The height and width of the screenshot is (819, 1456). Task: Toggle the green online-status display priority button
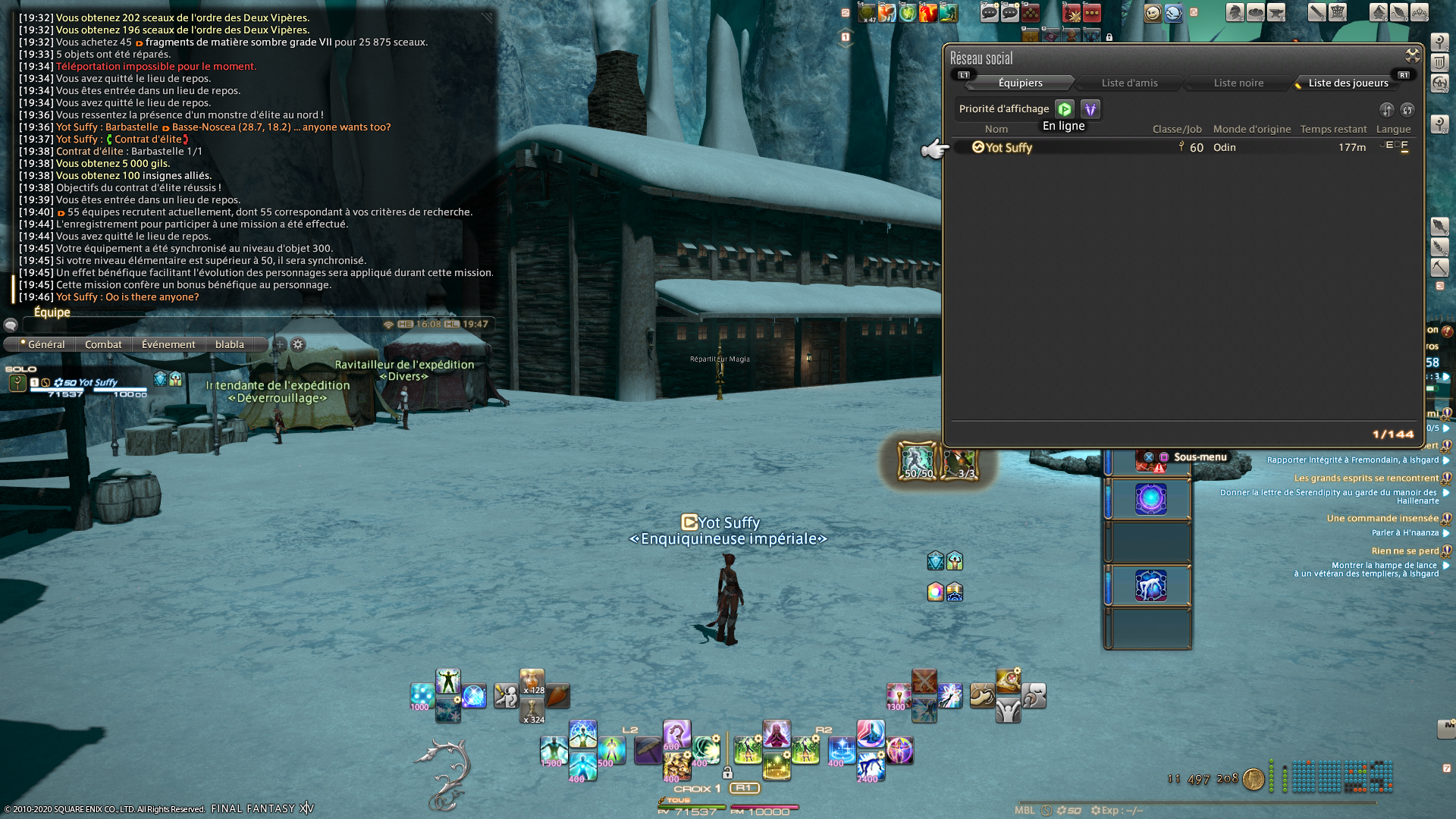(1065, 109)
